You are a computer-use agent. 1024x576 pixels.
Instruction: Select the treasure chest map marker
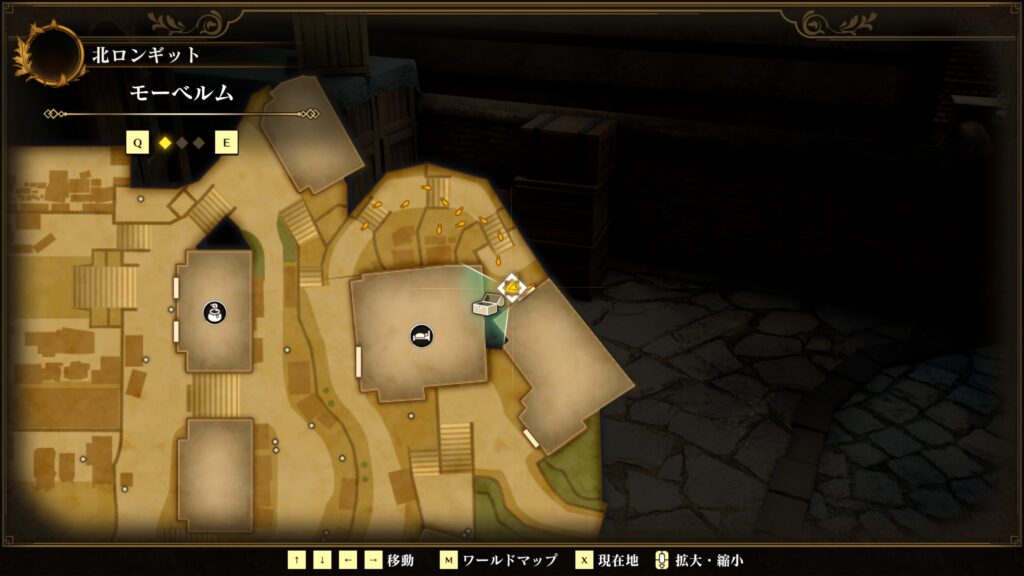[487, 306]
